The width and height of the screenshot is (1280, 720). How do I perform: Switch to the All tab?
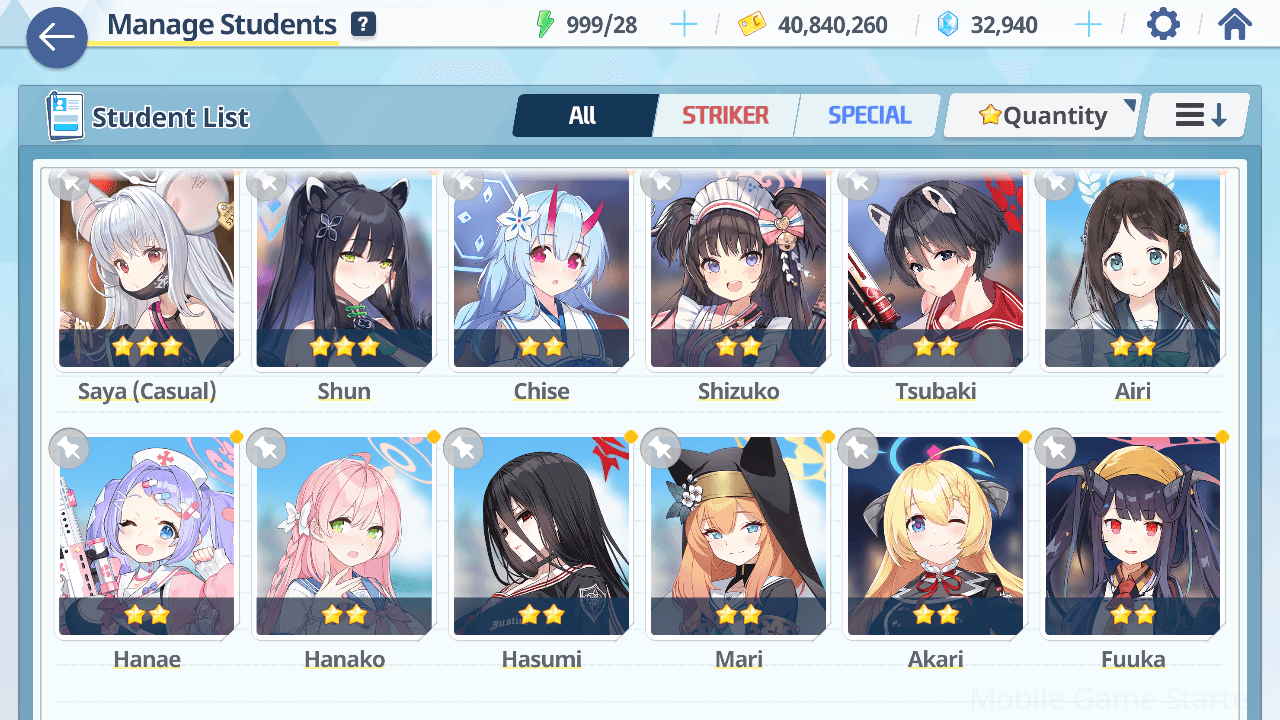583,116
